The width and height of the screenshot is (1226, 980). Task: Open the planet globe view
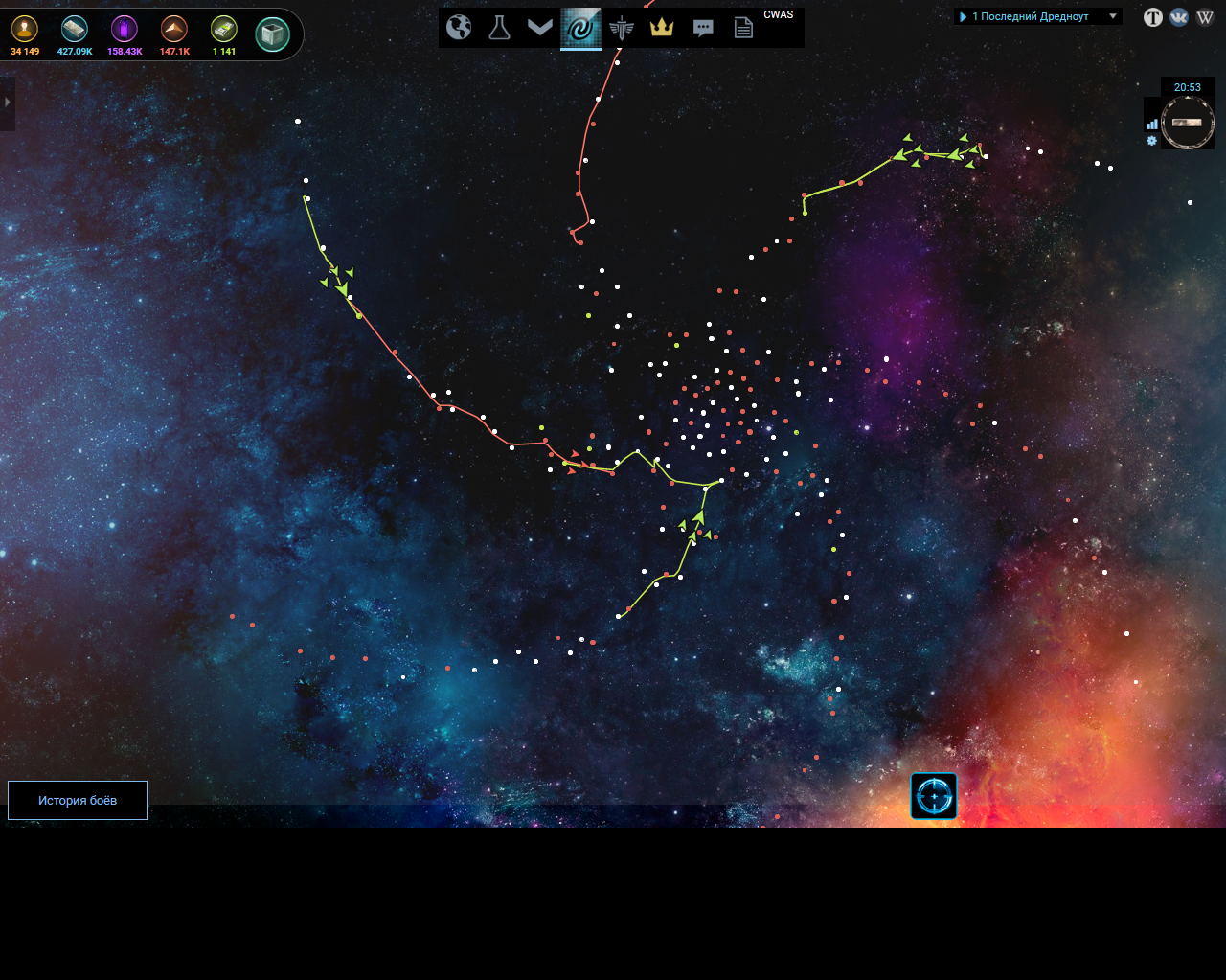(x=460, y=27)
